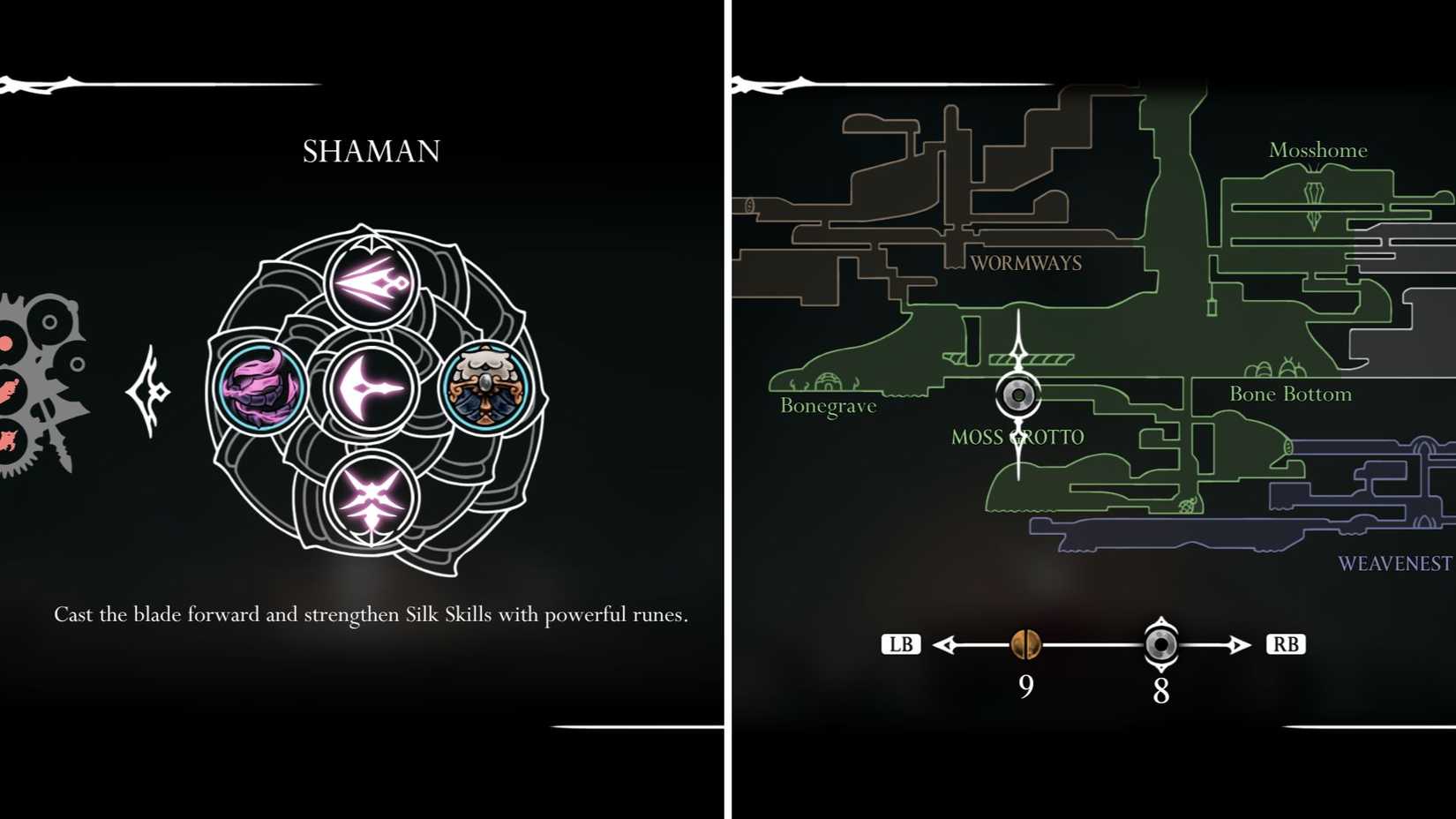Click the left arrow to cycle markers back
1456x819 pixels.
947,644
